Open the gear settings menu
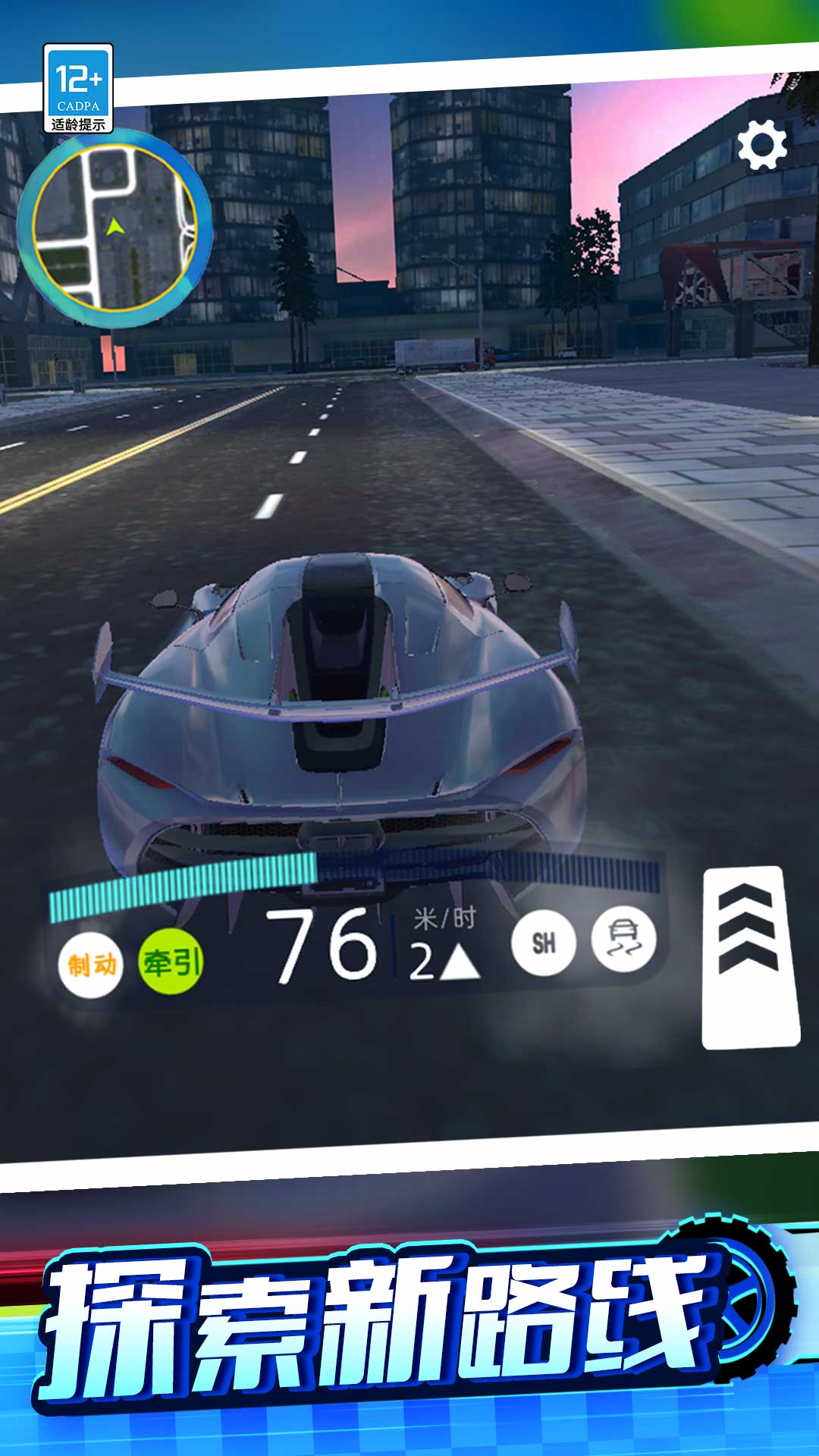The width and height of the screenshot is (819, 1456). (x=762, y=145)
